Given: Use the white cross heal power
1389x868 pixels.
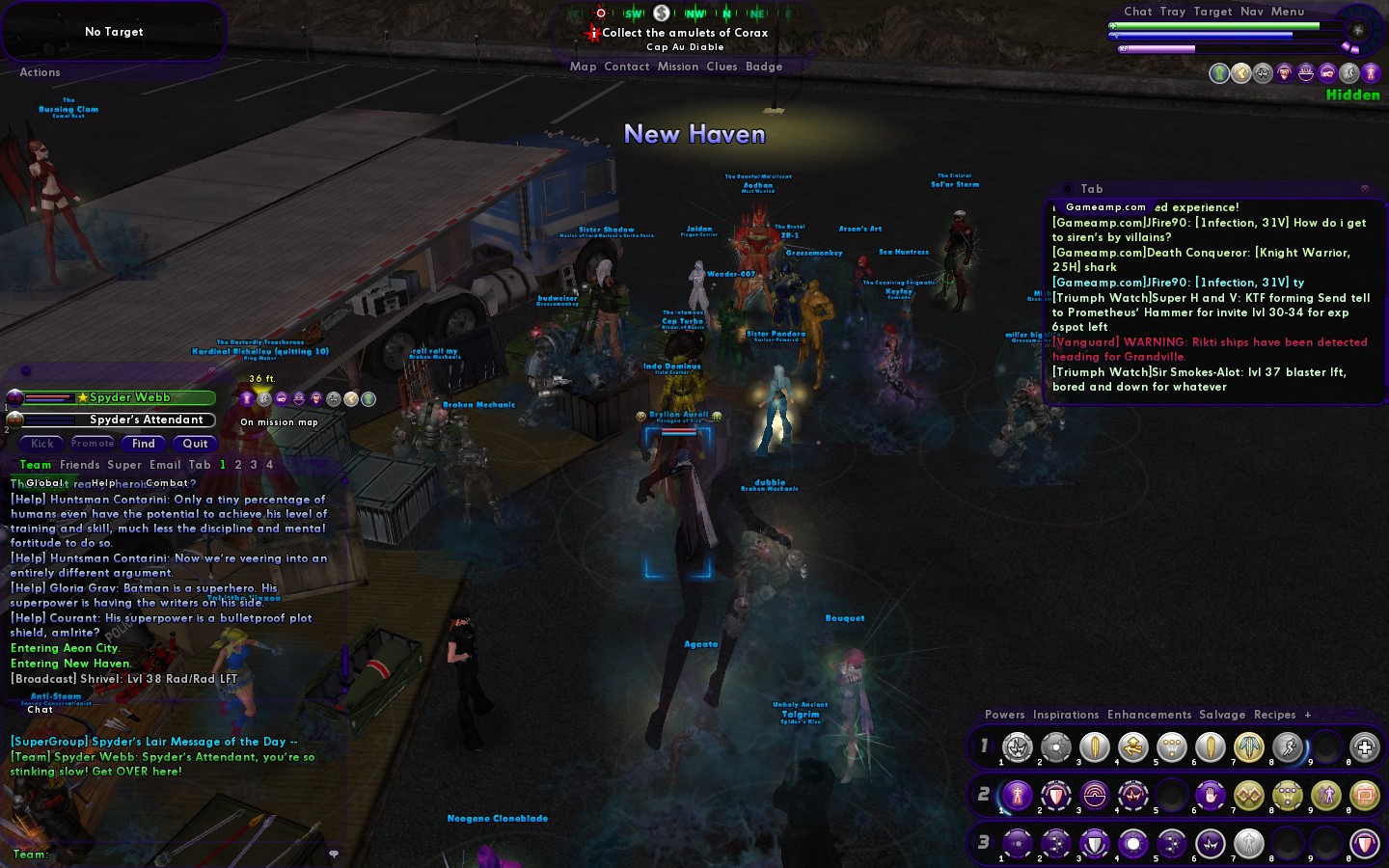Looking at the screenshot, I should tap(1364, 747).
